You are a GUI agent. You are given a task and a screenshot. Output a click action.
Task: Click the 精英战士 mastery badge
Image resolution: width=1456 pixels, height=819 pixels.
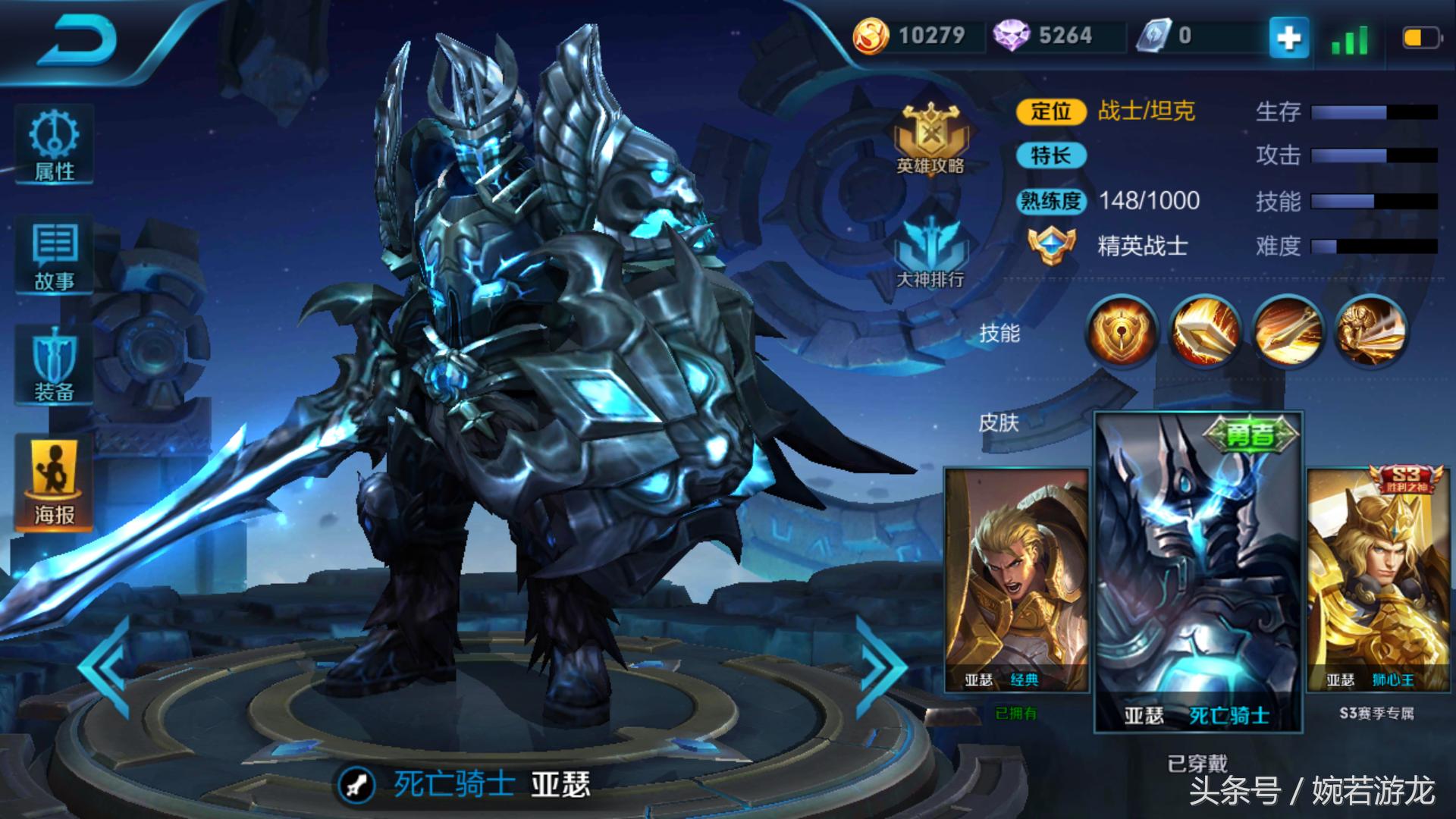tap(1053, 245)
